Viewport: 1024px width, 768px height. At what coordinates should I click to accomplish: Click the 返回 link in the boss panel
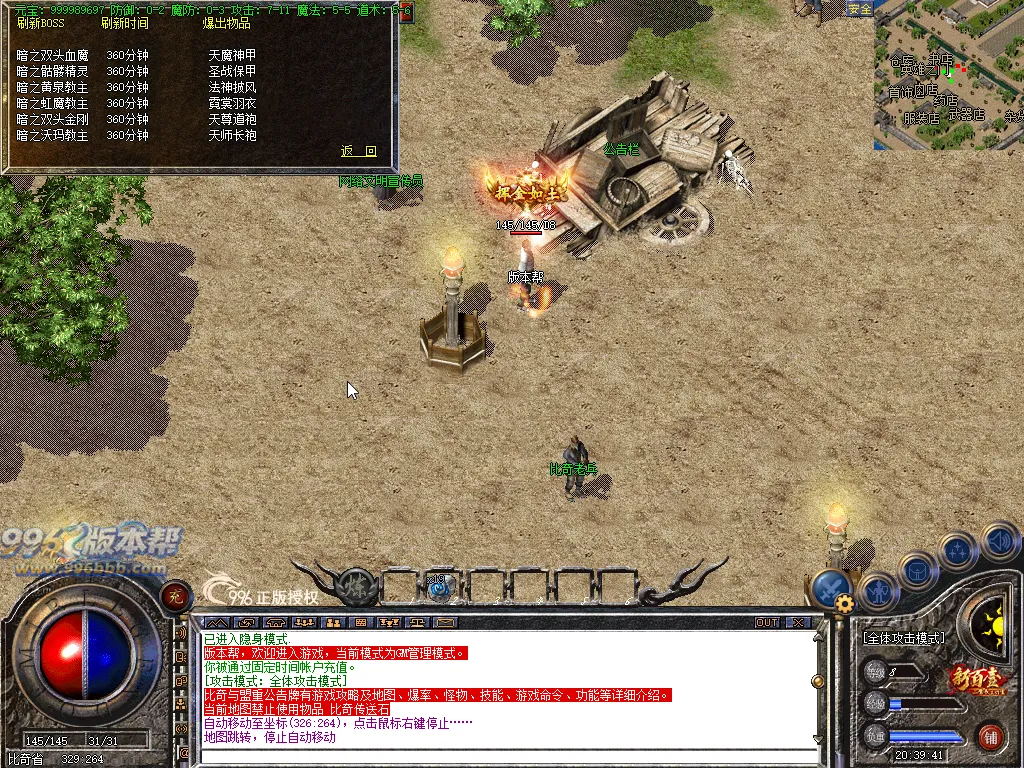pos(359,151)
